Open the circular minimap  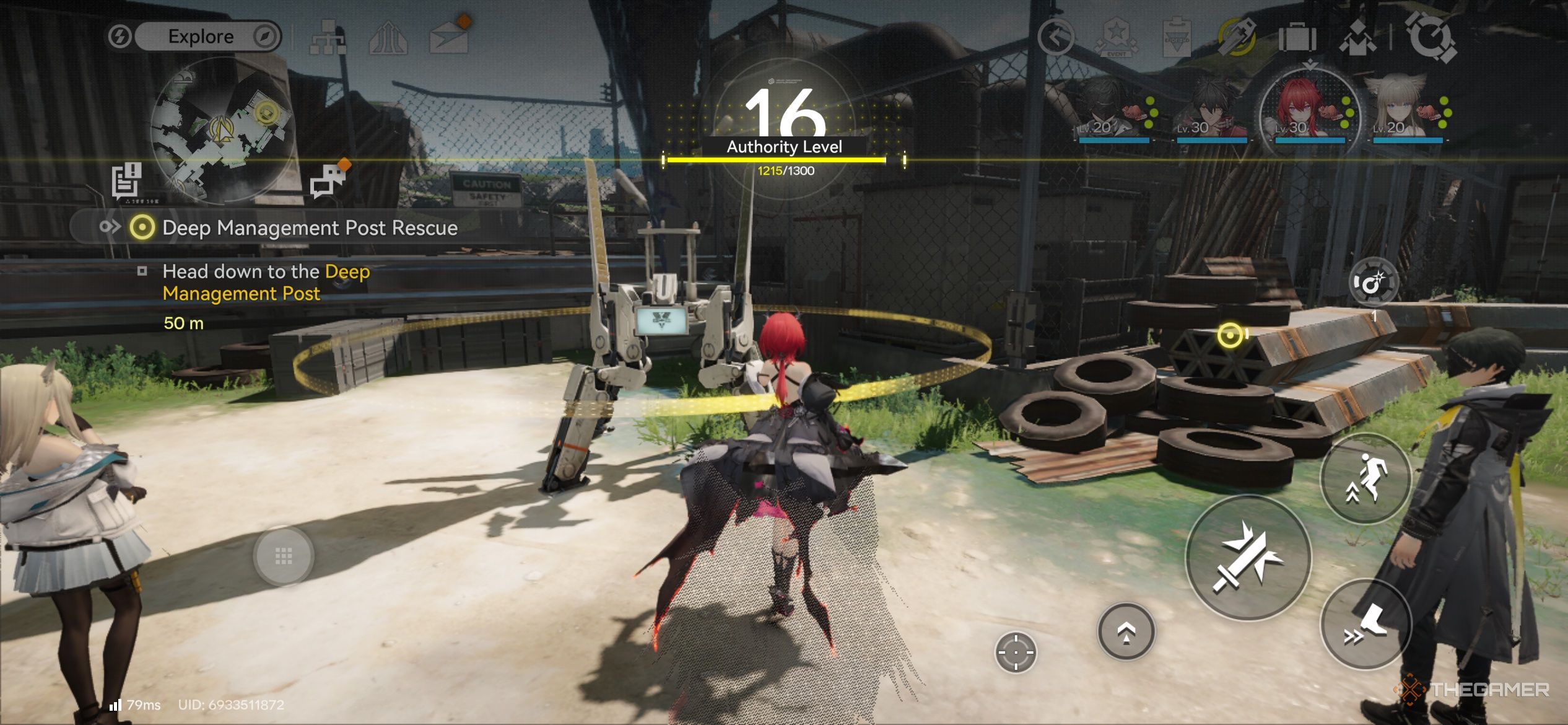coord(222,130)
